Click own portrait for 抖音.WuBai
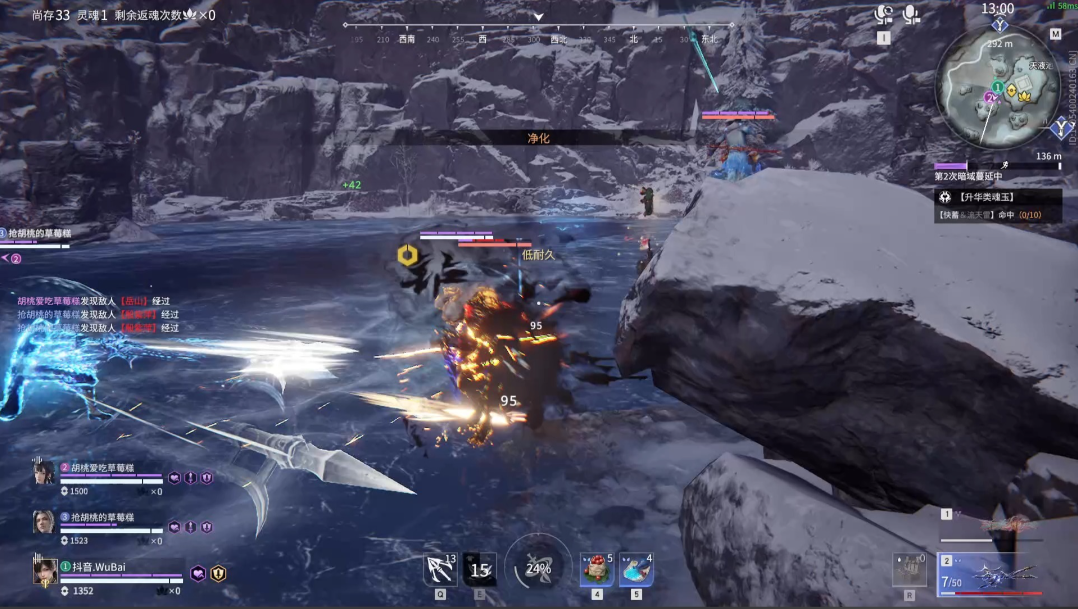1078x609 pixels. tap(44, 571)
